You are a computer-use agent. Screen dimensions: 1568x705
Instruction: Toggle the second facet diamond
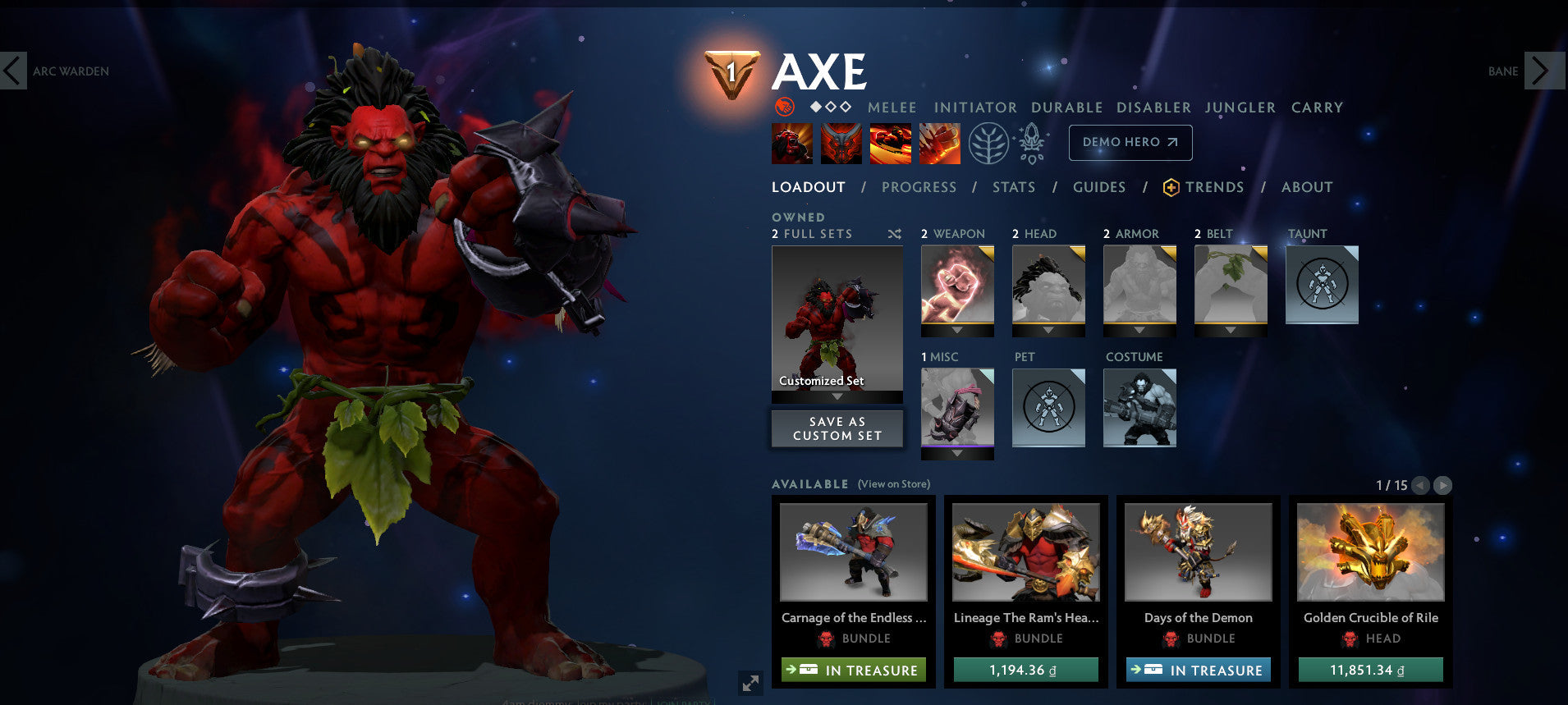[x=829, y=106]
